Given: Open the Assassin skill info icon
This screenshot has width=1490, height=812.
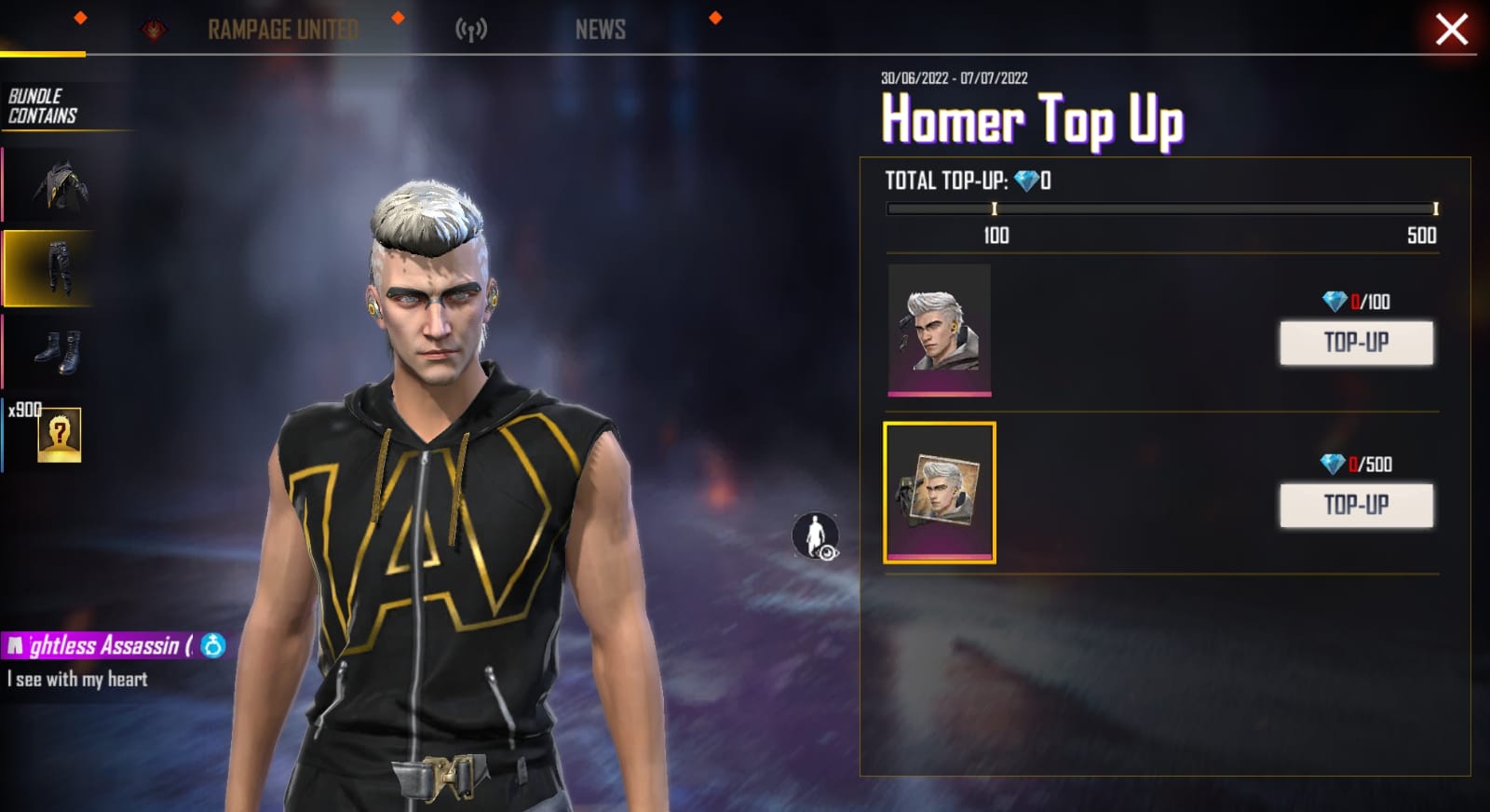Looking at the screenshot, I should tap(213, 645).
